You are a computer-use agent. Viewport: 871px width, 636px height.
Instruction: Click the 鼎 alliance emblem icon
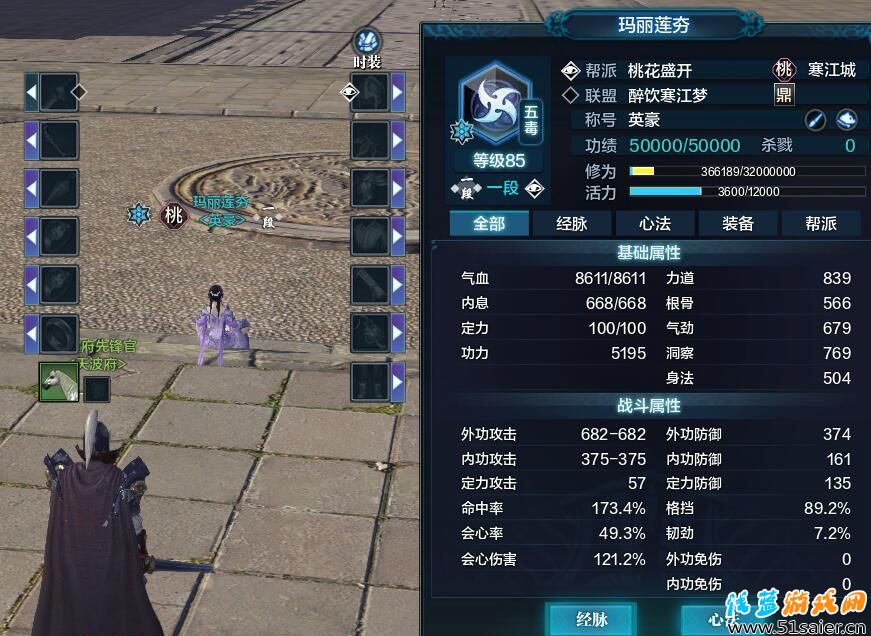tap(785, 95)
